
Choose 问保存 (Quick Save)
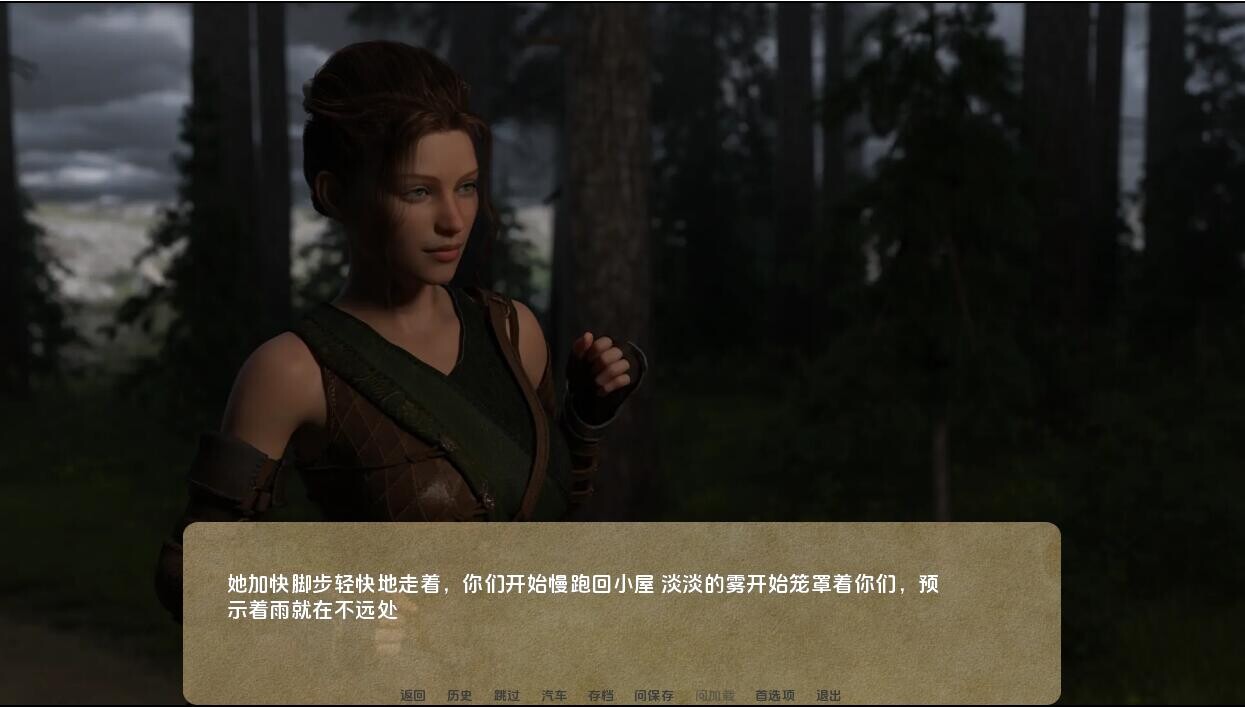pyautogui.click(x=654, y=696)
